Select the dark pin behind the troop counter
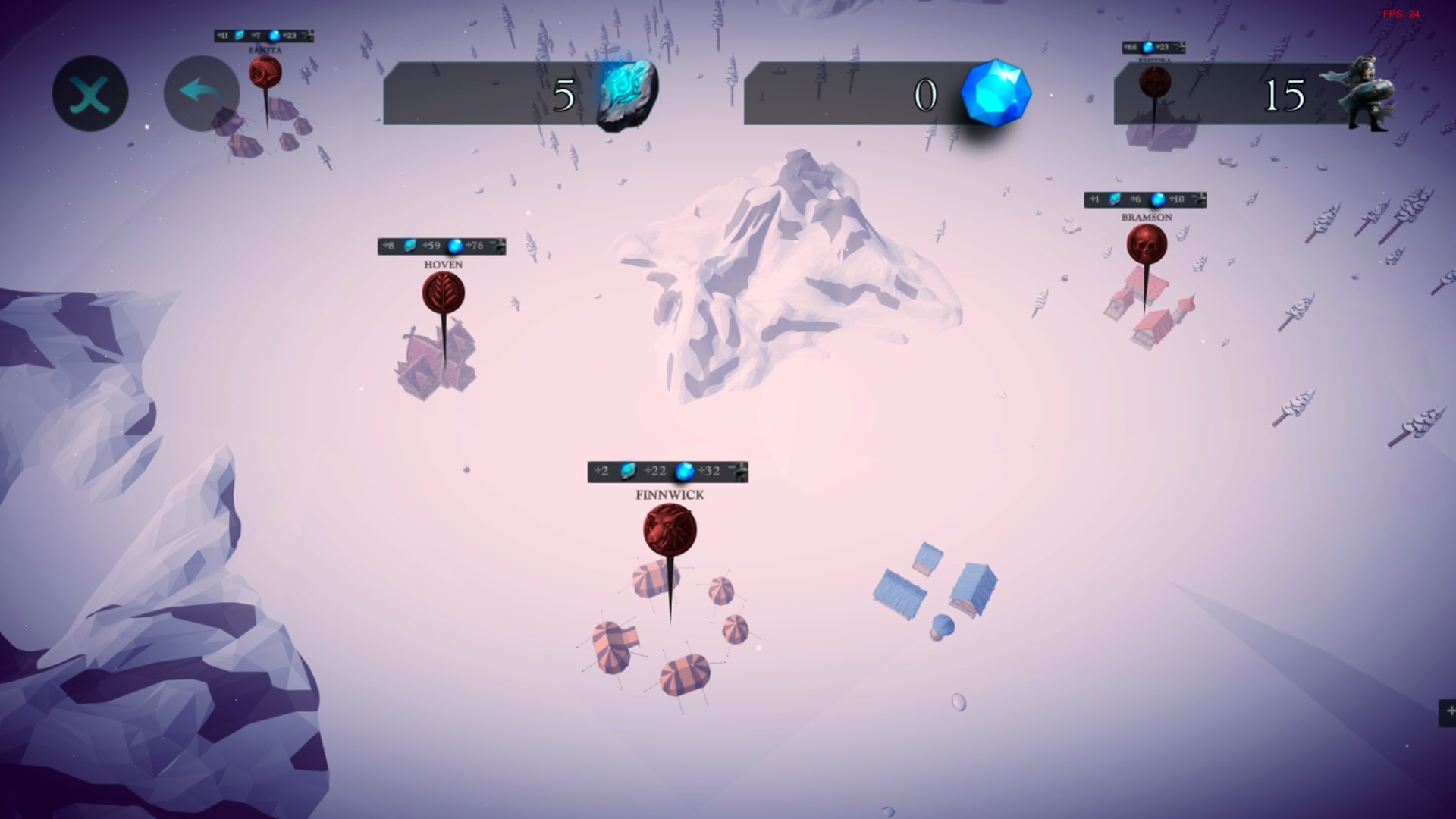This screenshot has width=1456, height=819. pos(1154,82)
